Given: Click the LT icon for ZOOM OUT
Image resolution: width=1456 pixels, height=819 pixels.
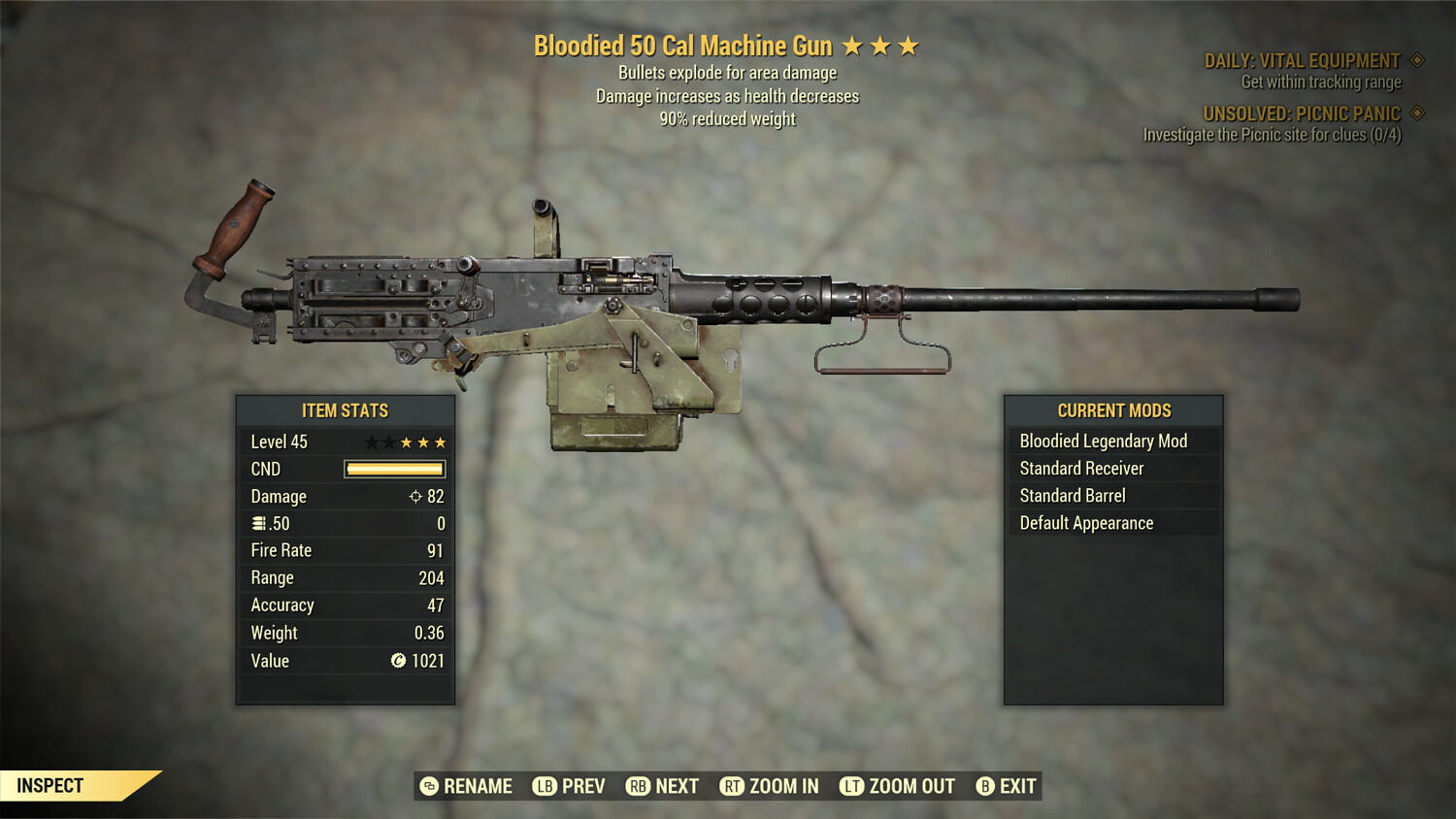Looking at the screenshot, I should [x=851, y=786].
